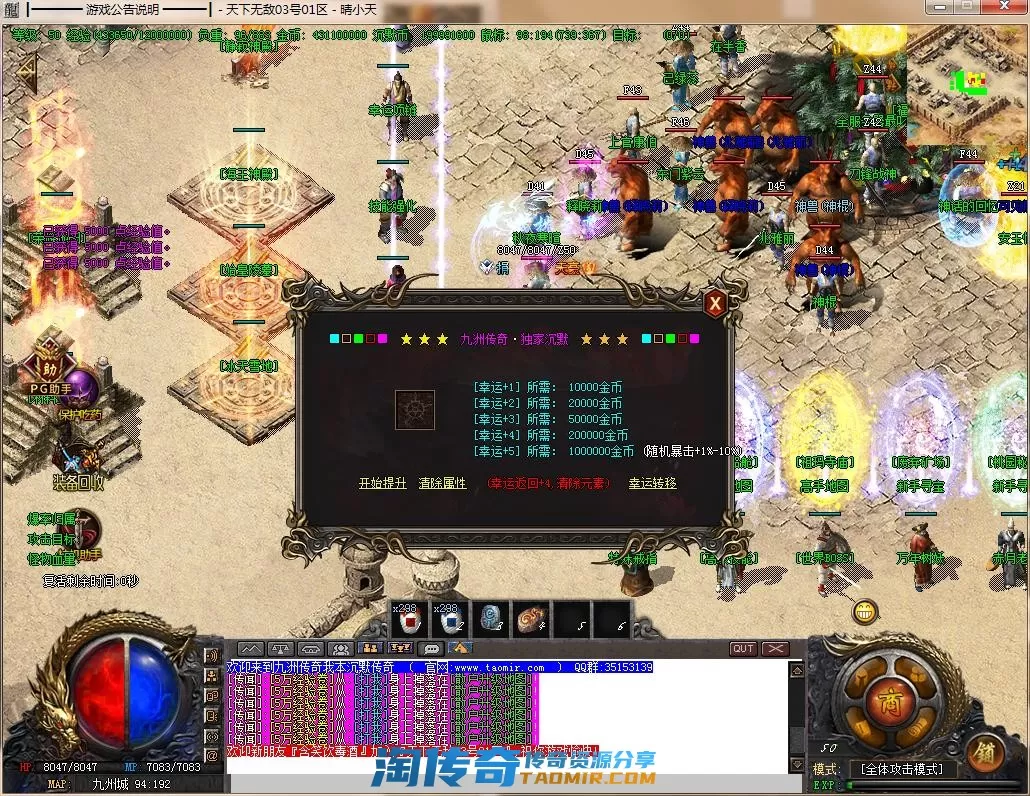This screenshot has height=796, width=1030.
Task: Select the 幸运转移 (luck transfer) option
Action: click(x=652, y=483)
